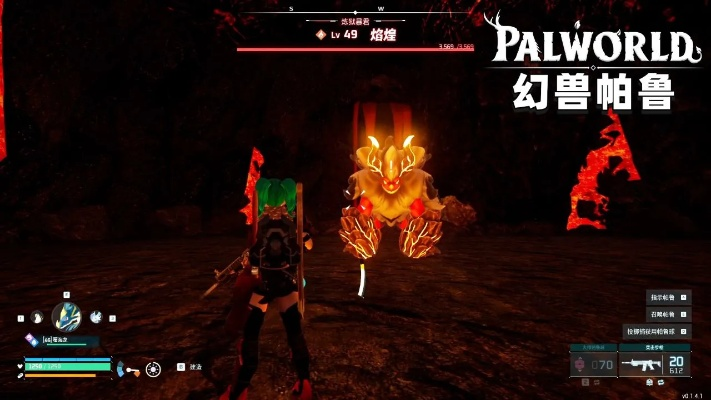Image resolution: width=711 pixels, height=400 pixels.
Task: Click the circular sun time-of-day icon
Action: tap(153, 369)
